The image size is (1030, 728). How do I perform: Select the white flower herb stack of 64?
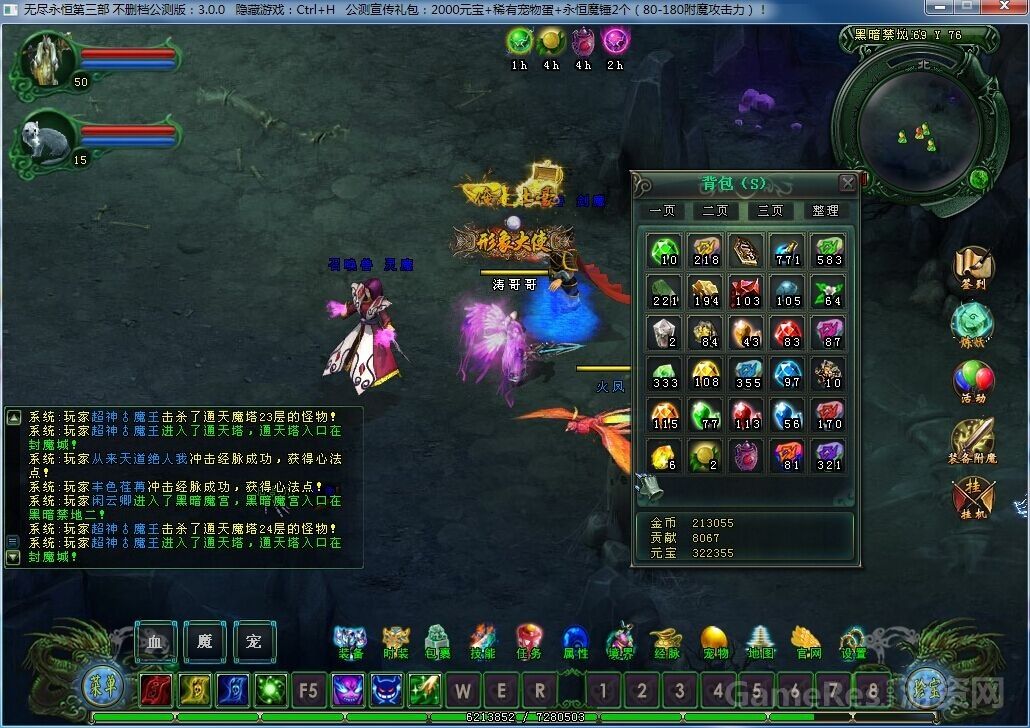pyautogui.click(x=827, y=292)
